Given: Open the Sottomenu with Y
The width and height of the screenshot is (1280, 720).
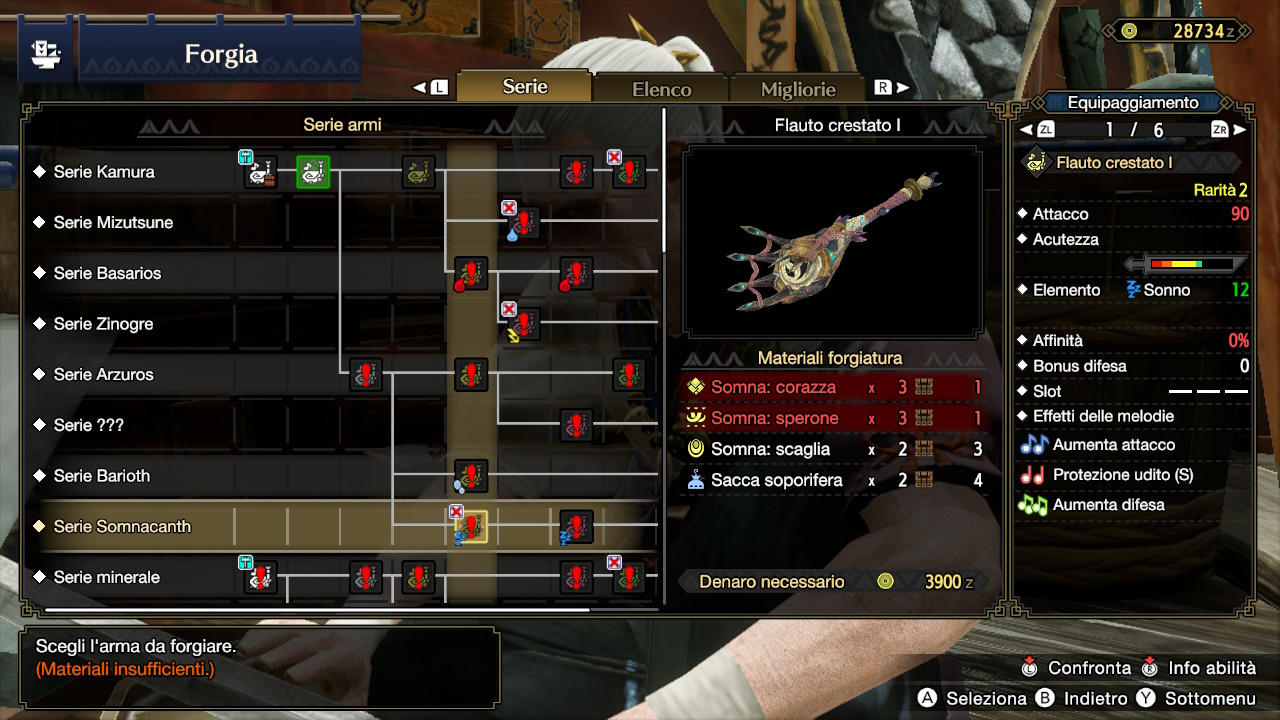Looking at the screenshot, I should [1210, 698].
